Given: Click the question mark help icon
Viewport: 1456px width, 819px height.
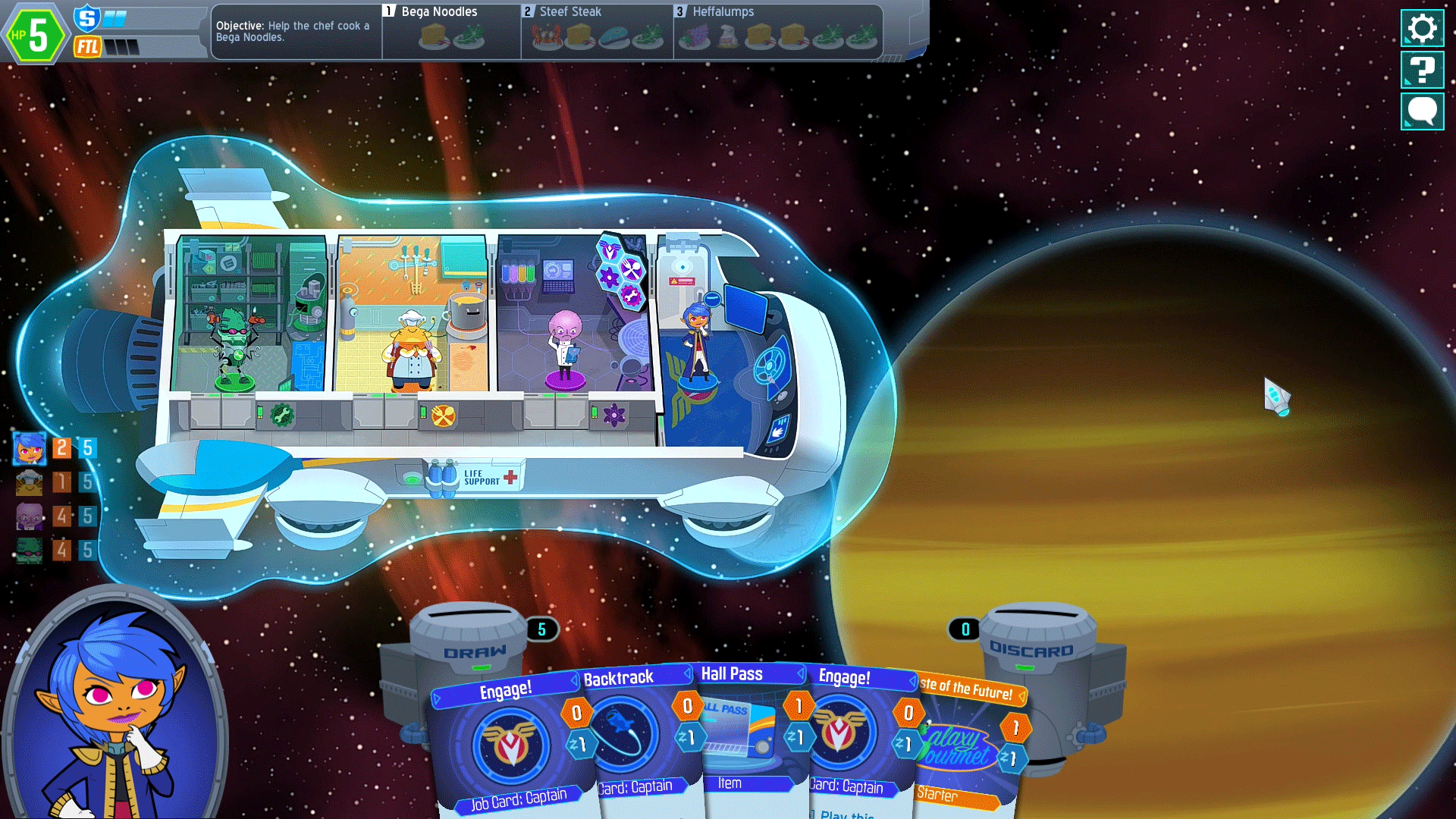Looking at the screenshot, I should 1422,71.
